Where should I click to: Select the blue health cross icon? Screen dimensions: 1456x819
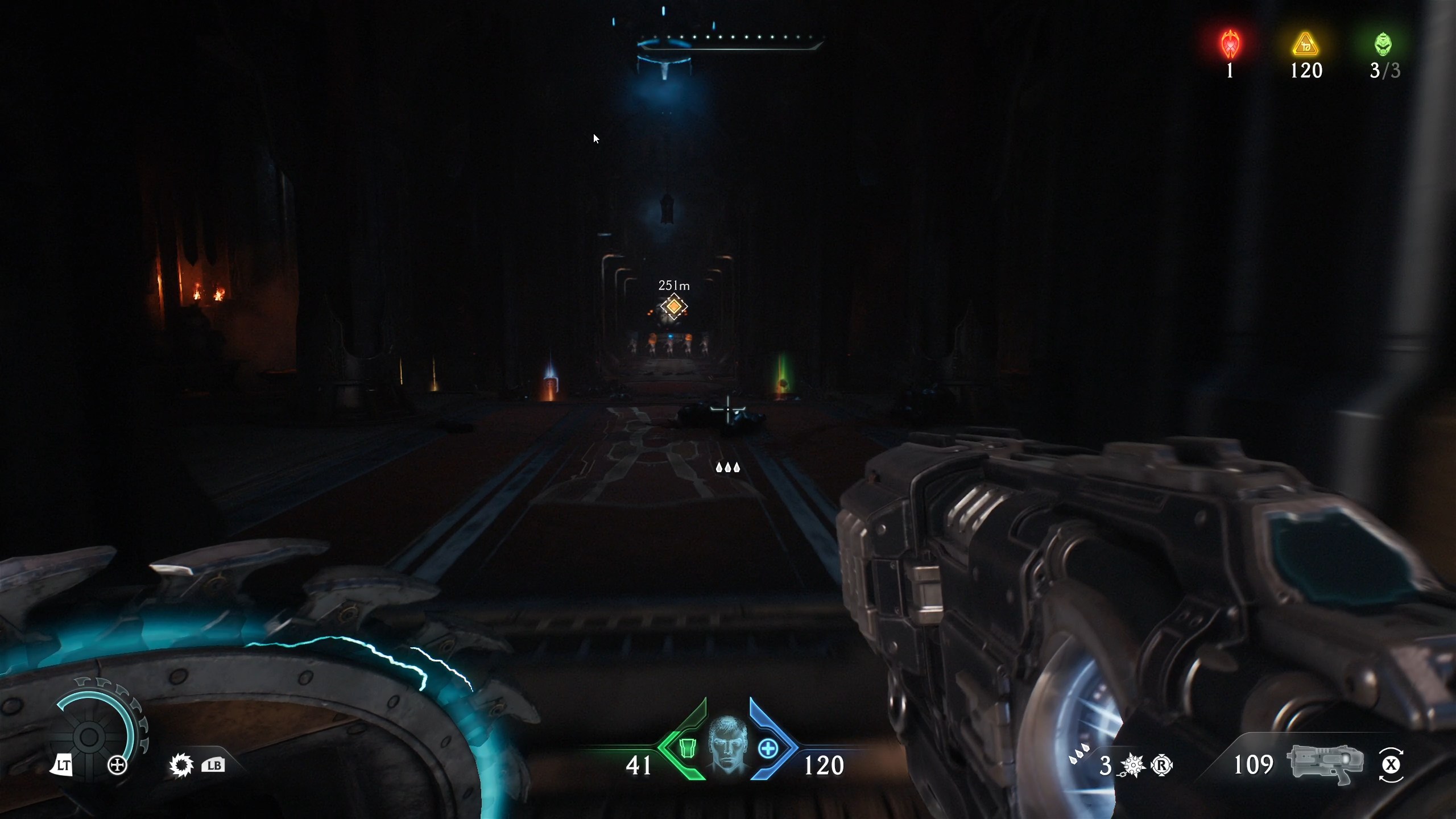769,749
